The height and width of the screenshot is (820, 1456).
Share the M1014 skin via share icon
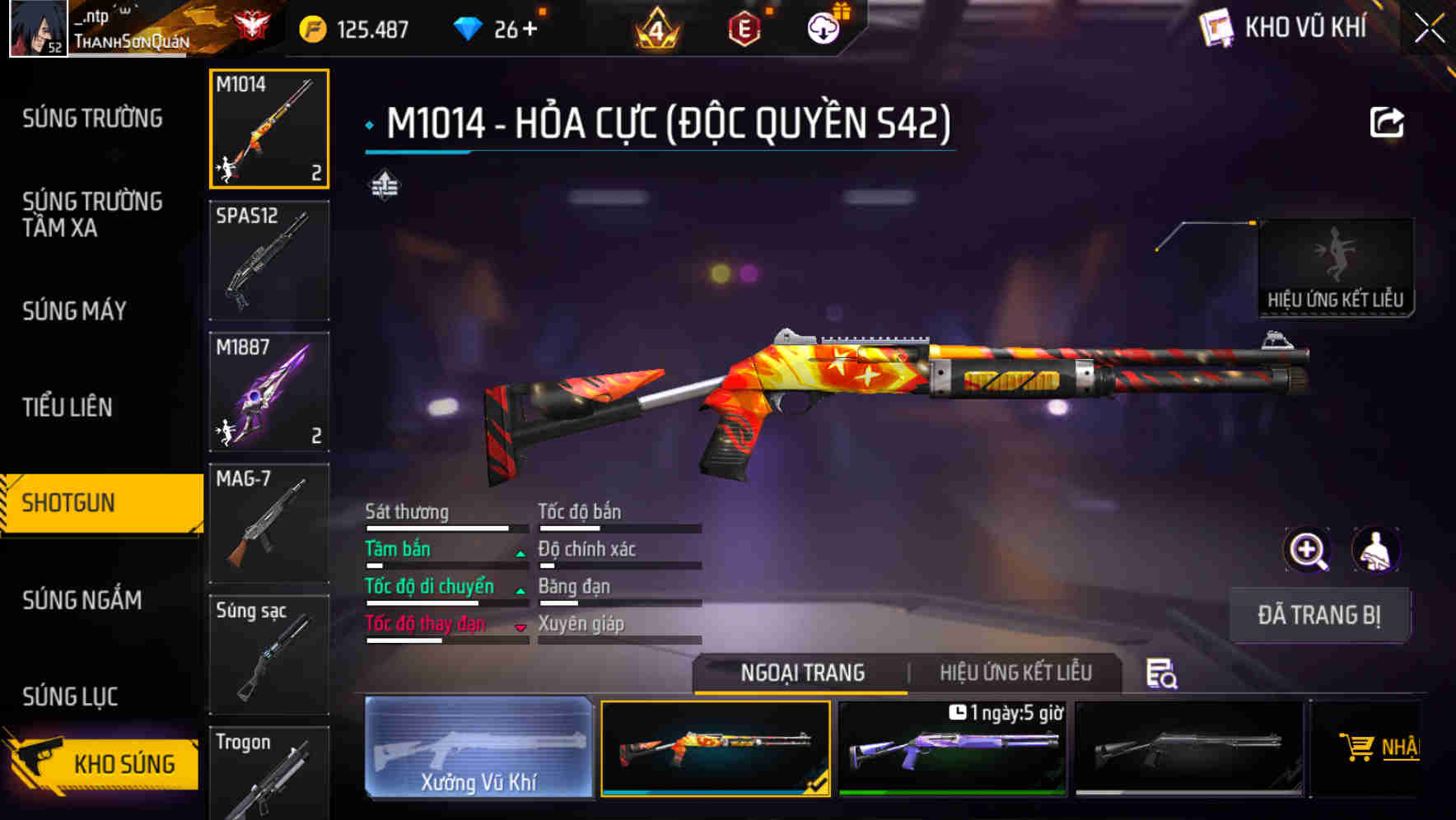click(x=1388, y=122)
